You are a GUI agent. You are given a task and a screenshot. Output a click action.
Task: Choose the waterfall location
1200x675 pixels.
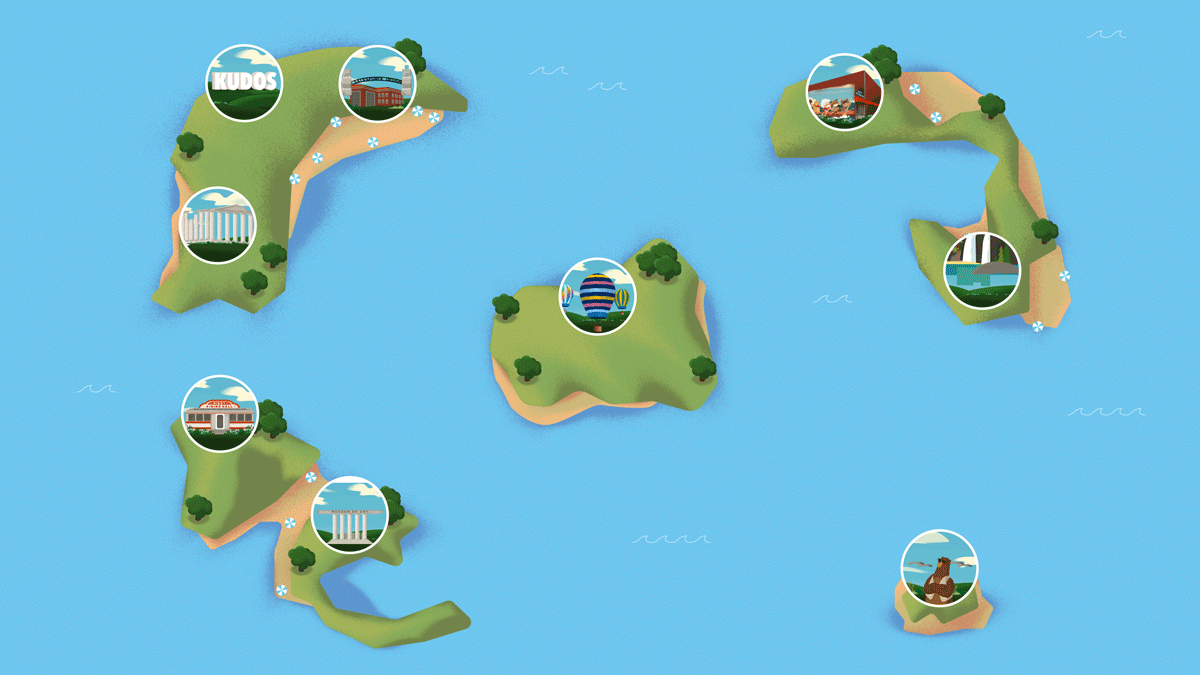pos(982,270)
